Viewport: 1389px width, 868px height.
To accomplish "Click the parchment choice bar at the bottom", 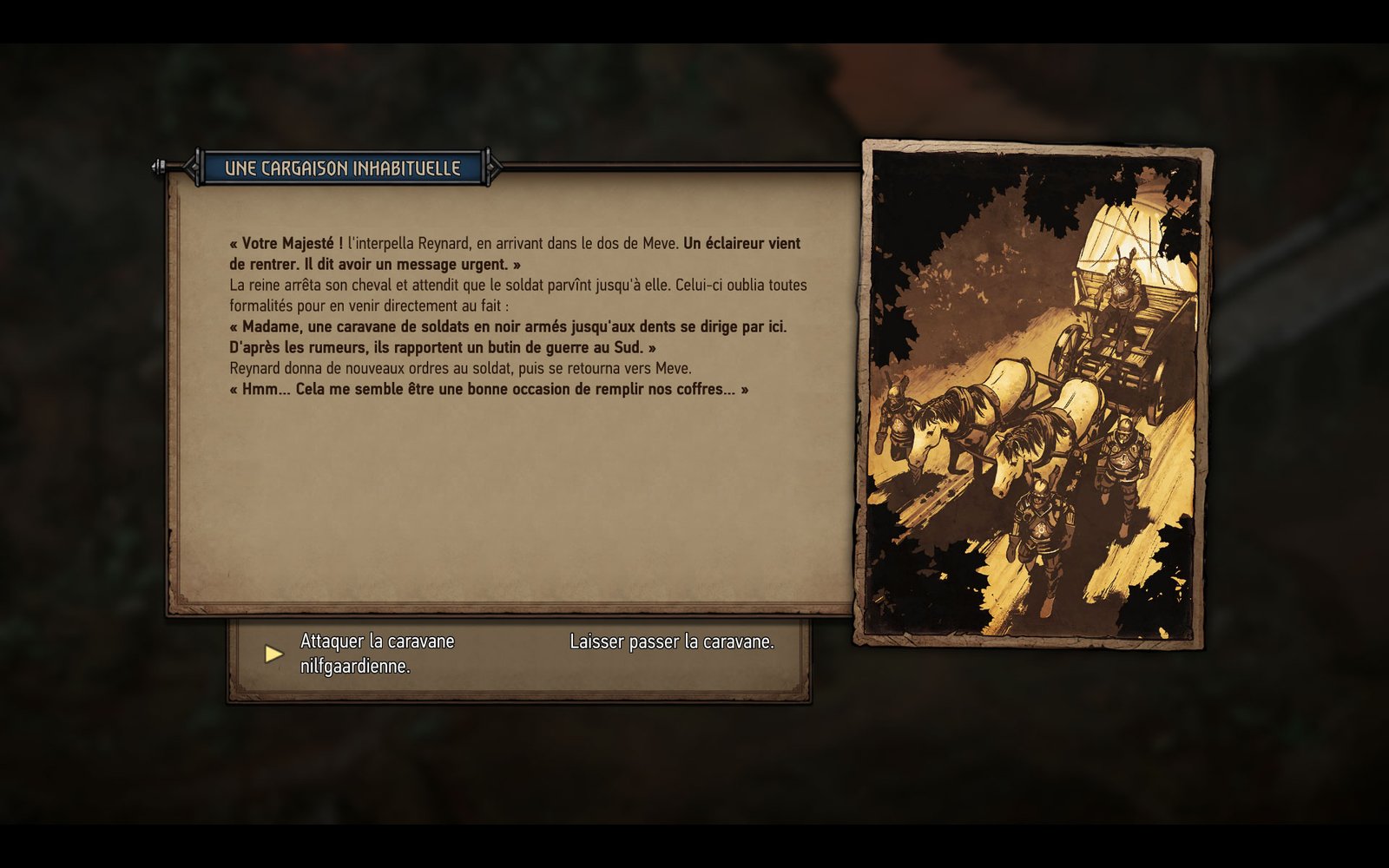I will [x=521, y=660].
